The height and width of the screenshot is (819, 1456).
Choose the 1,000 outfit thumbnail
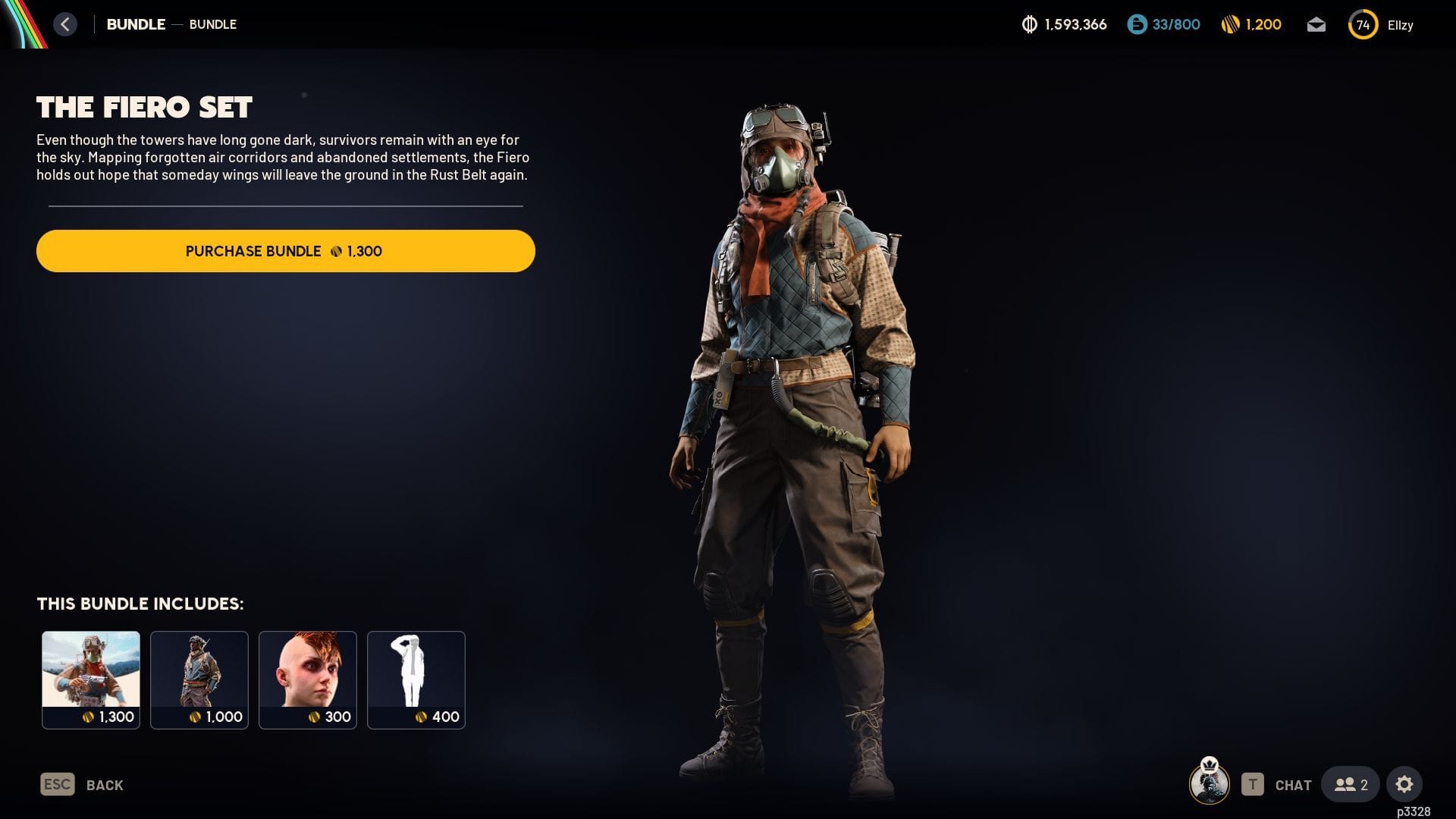click(x=199, y=679)
